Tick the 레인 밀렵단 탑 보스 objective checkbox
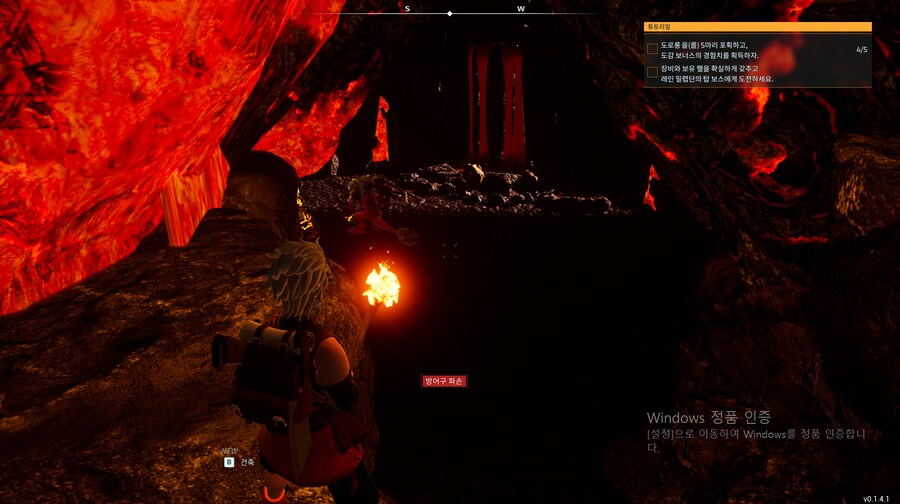 pyautogui.click(x=652, y=72)
